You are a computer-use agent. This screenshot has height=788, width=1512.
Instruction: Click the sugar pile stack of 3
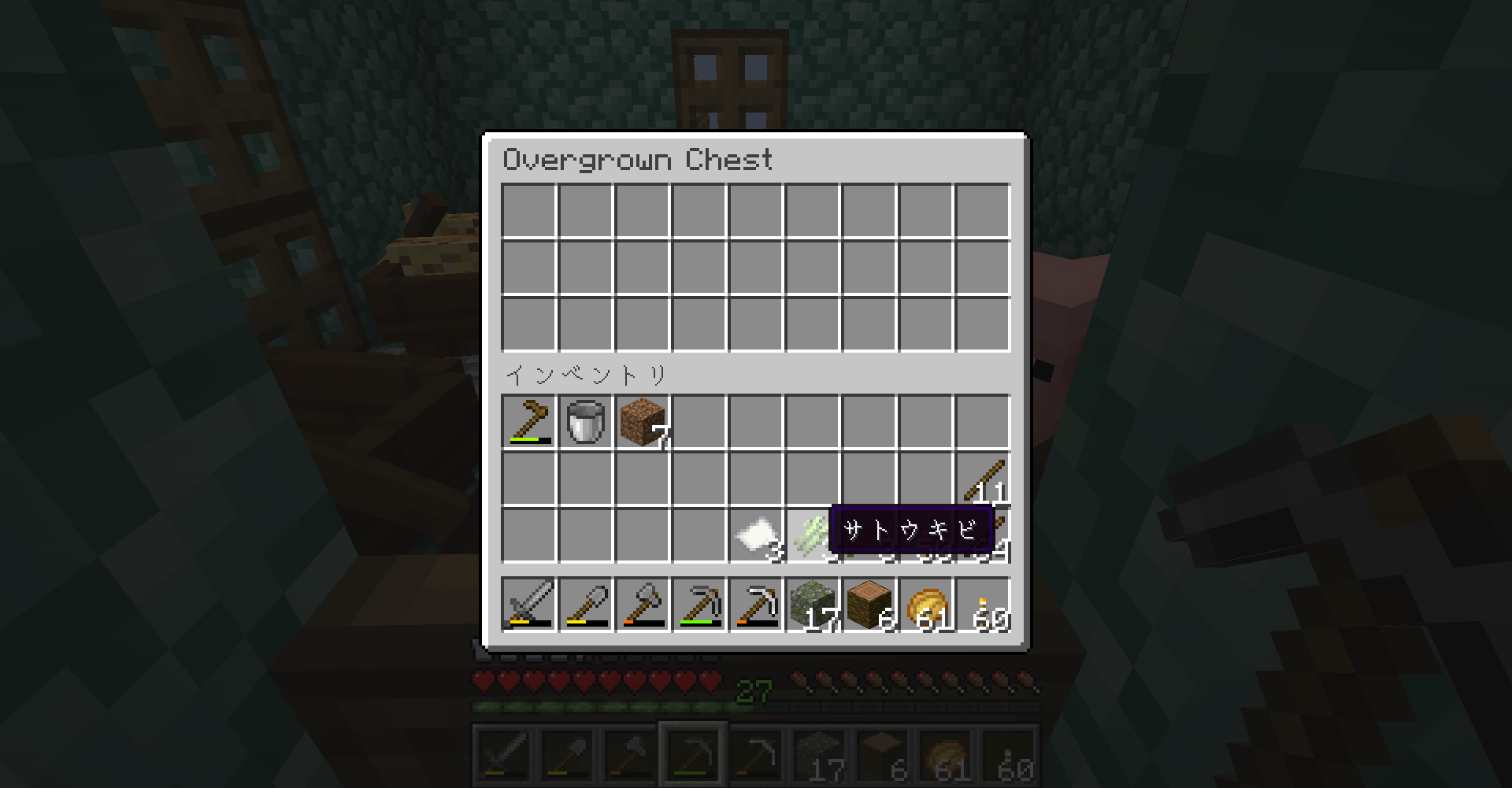pyautogui.click(x=754, y=535)
